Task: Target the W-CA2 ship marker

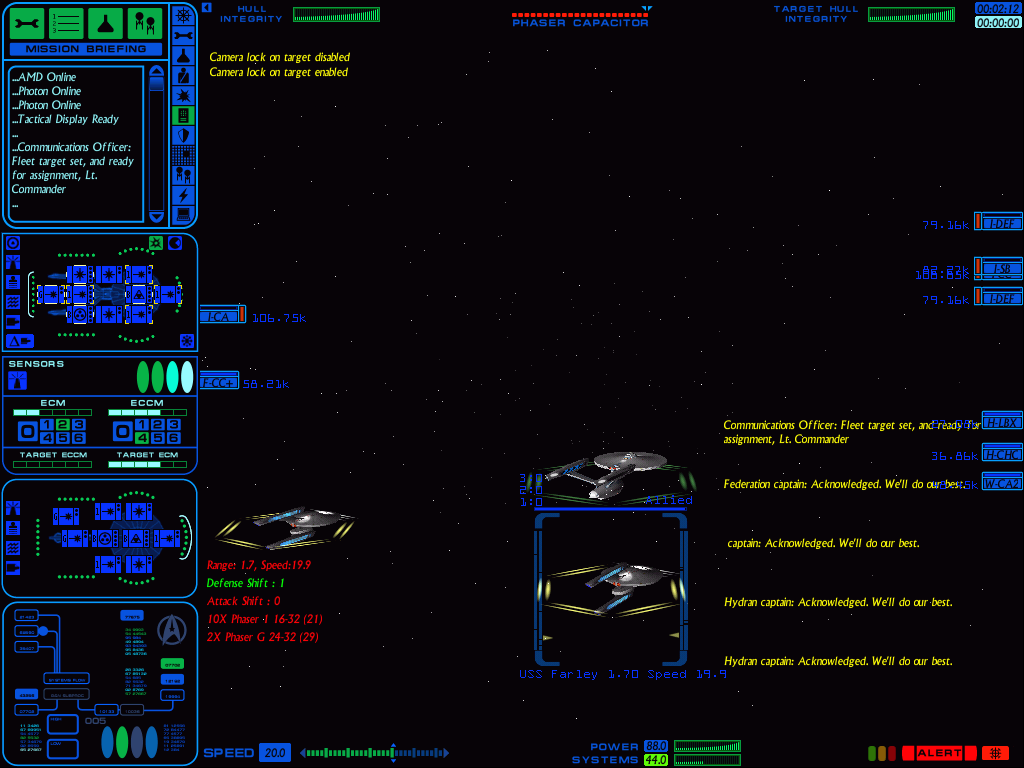Action: 1000,483
